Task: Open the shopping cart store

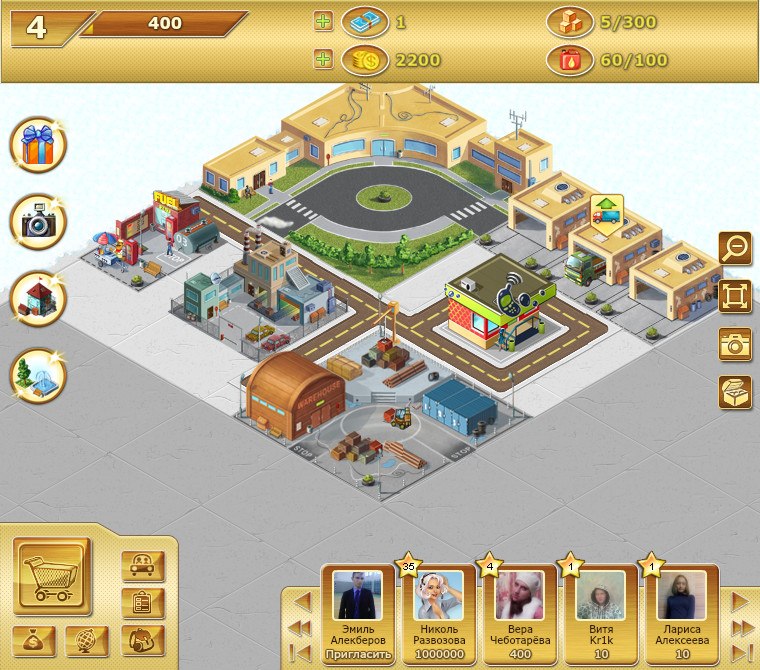Action: coord(52,577)
